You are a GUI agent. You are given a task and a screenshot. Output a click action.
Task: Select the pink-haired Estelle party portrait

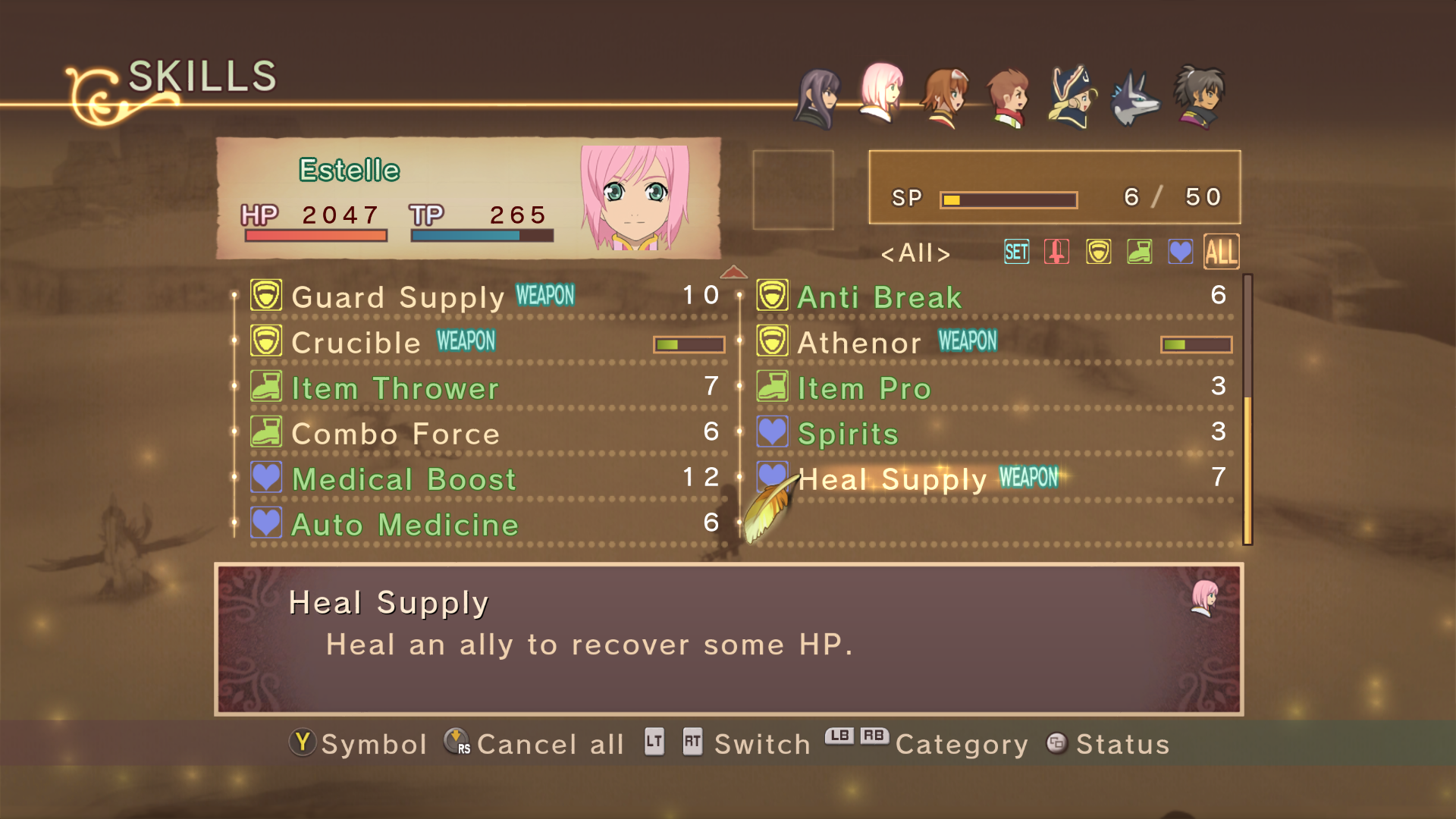click(x=881, y=94)
